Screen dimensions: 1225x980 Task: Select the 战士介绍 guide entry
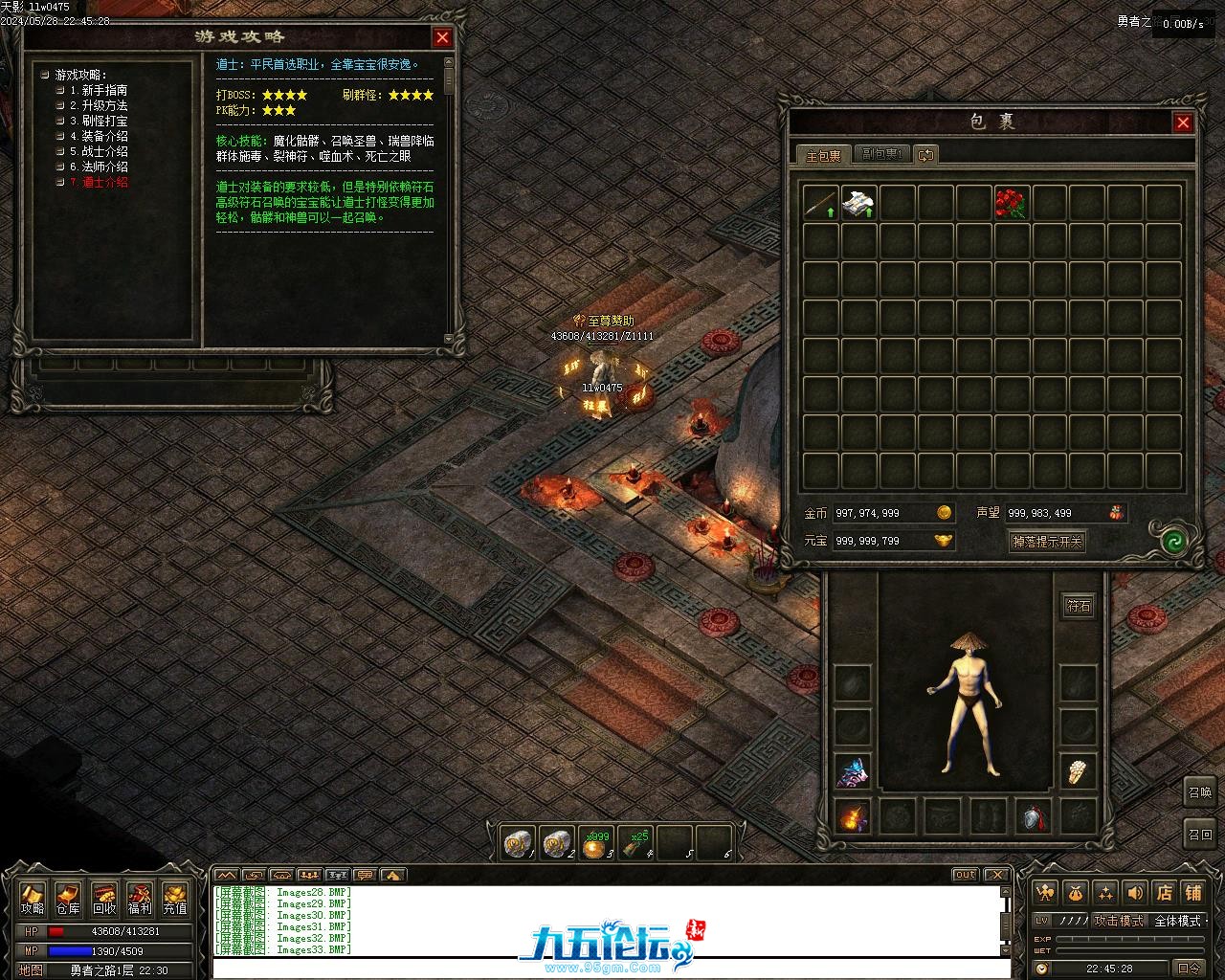coord(98,151)
